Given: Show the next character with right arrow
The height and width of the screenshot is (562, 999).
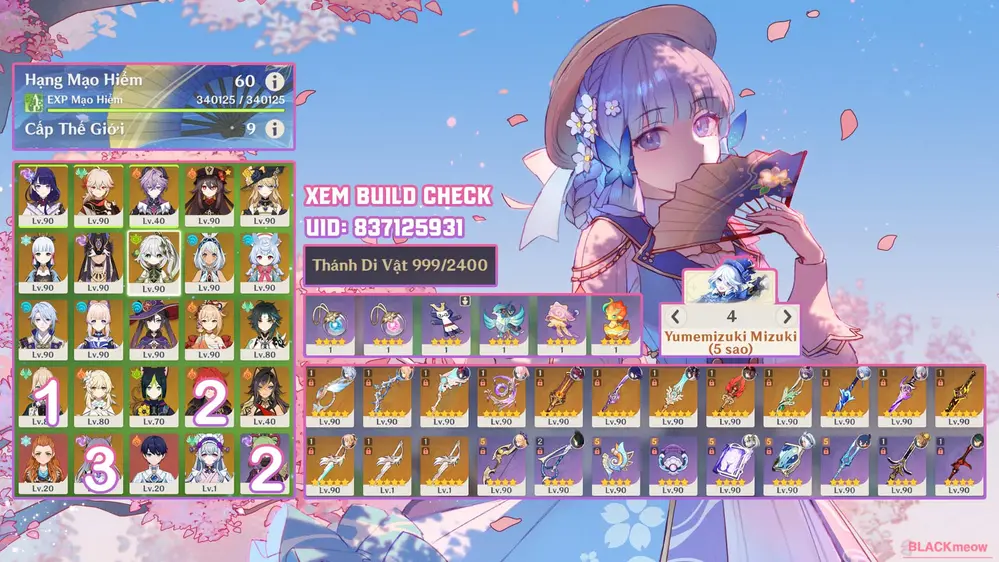Looking at the screenshot, I should [787, 318].
